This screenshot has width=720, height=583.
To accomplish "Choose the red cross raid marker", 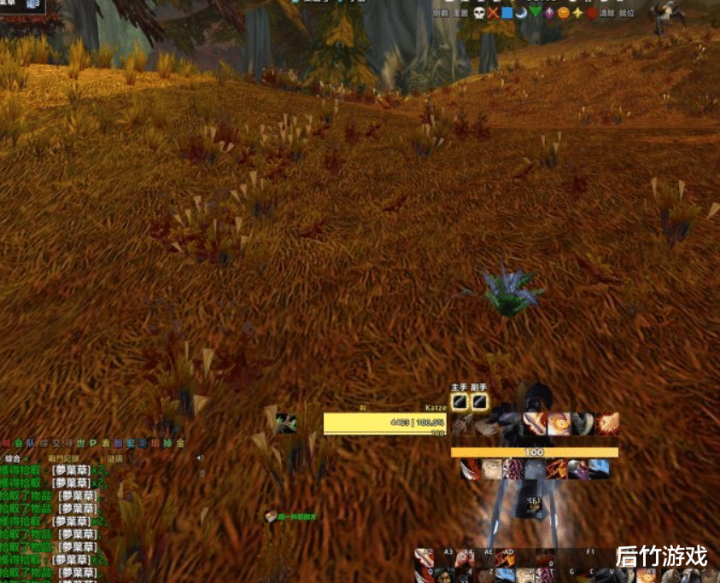I will [x=493, y=13].
